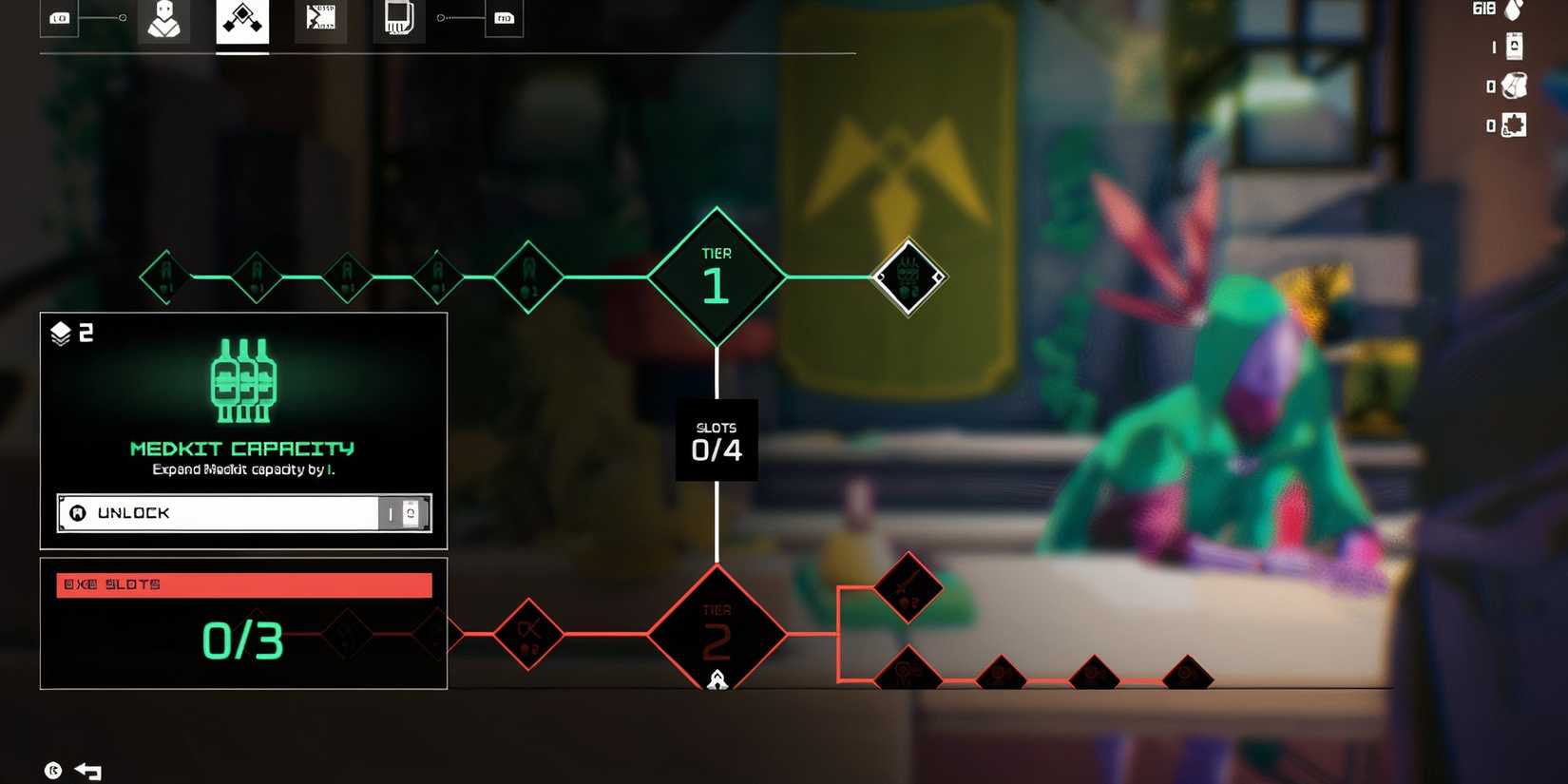Activate the silver diamond skill right of Tier 1
The height and width of the screenshot is (784, 1568).
pos(908,276)
